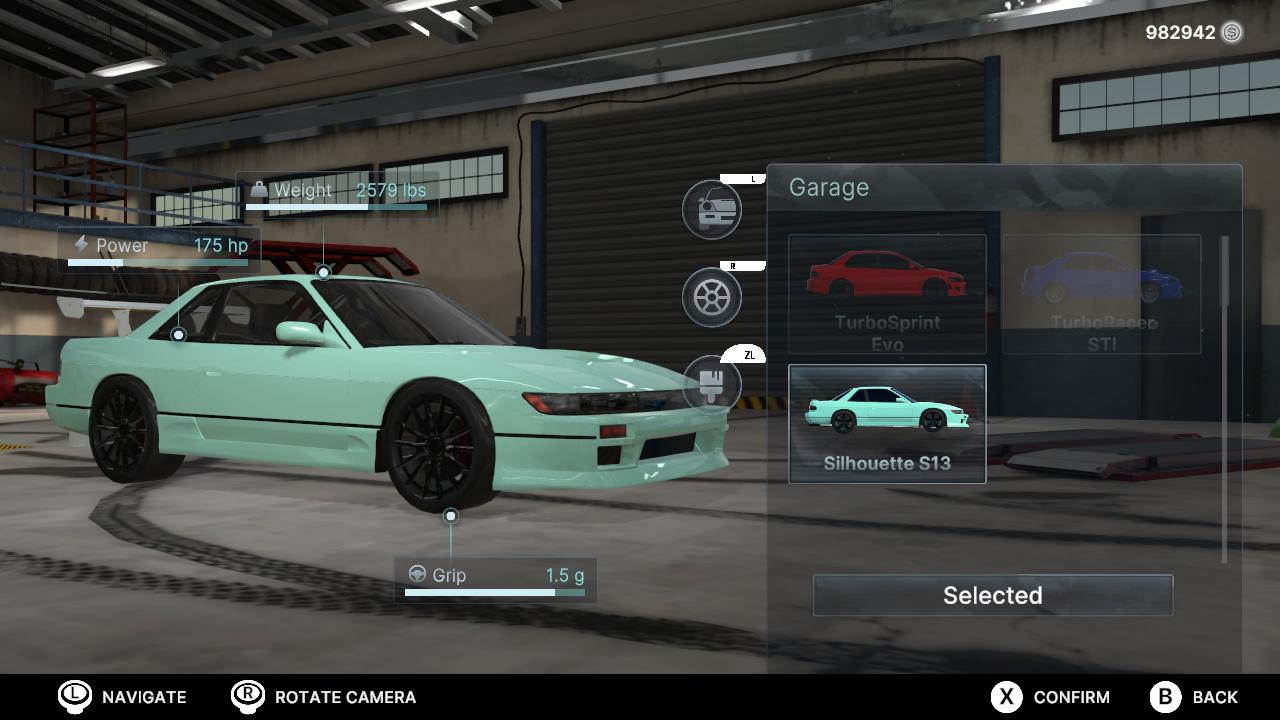
Task: Toggle the Weight stat marker on the roof
Action: pyautogui.click(x=322, y=271)
